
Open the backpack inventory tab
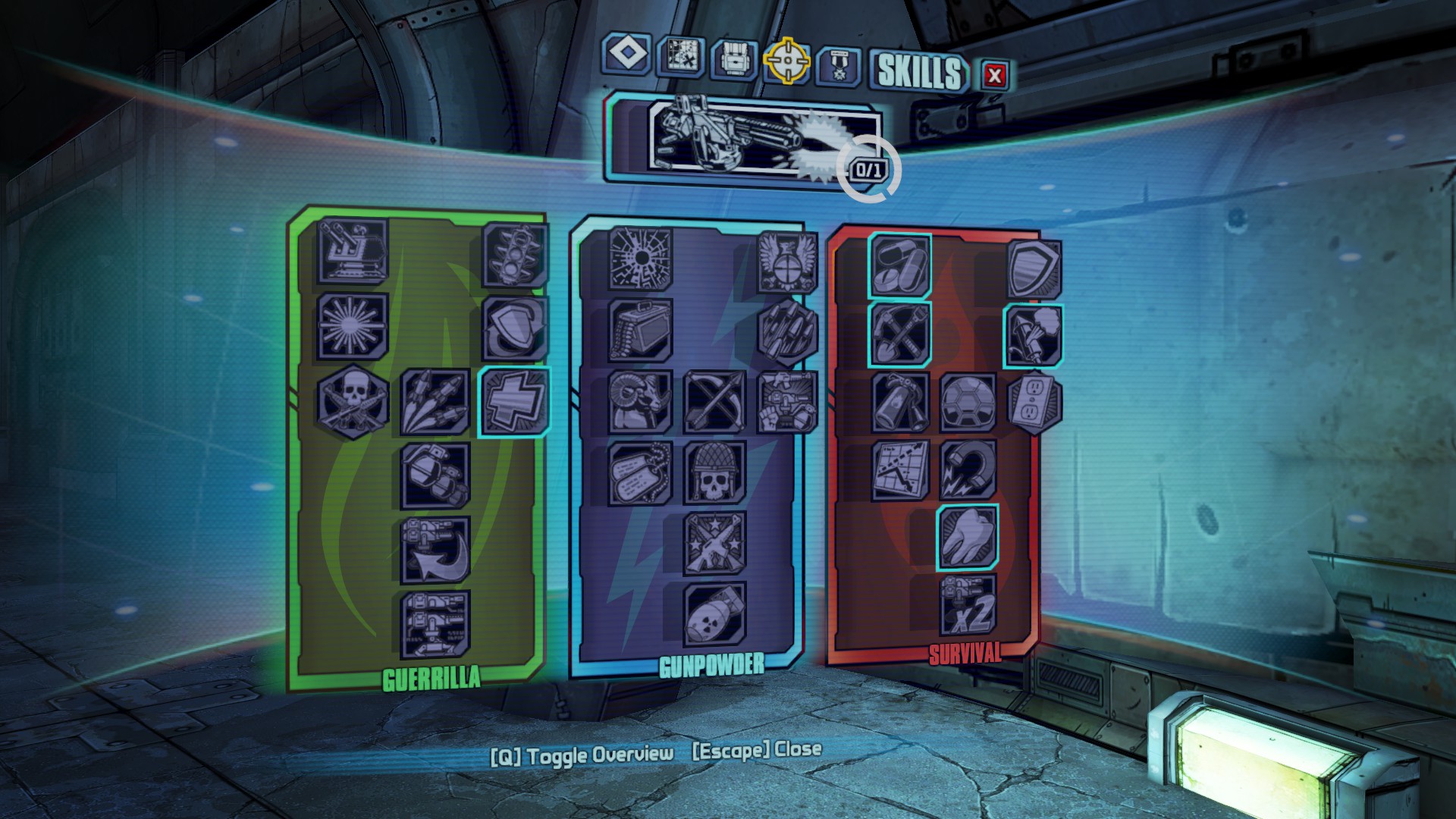(733, 59)
